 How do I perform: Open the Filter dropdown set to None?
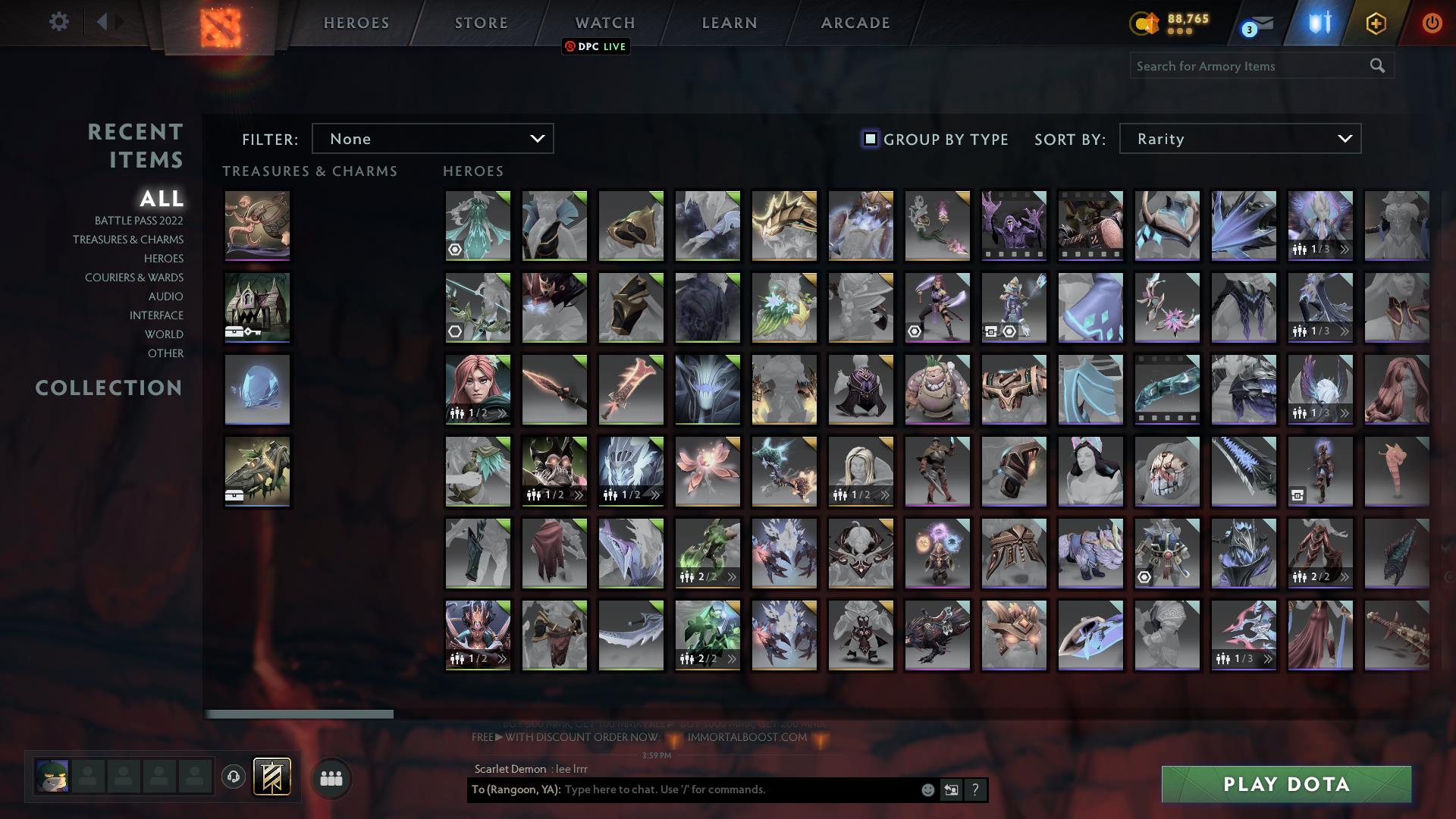pyautogui.click(x=433, y=139)
